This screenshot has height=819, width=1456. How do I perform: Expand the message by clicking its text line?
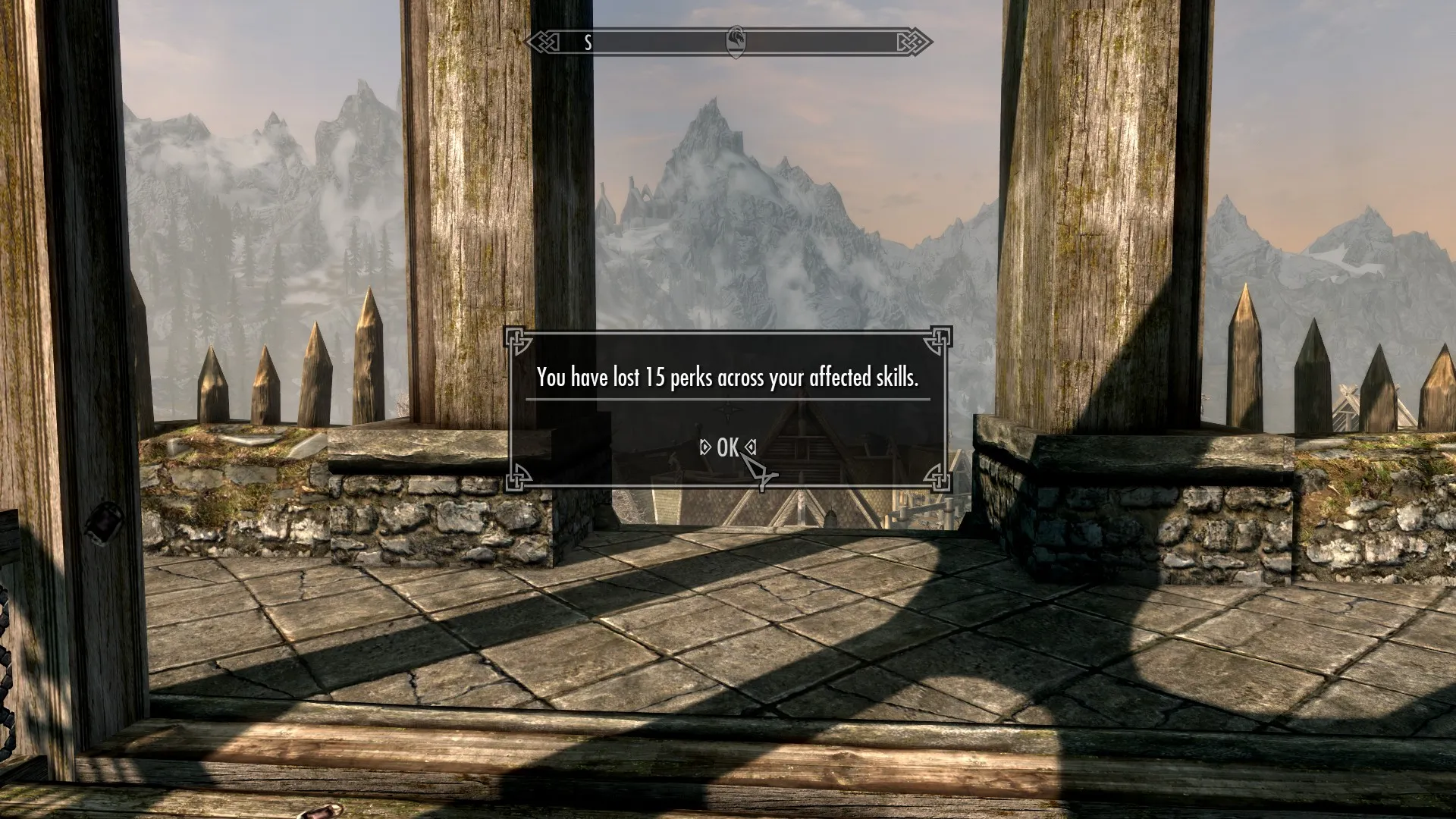coord(727,375)
